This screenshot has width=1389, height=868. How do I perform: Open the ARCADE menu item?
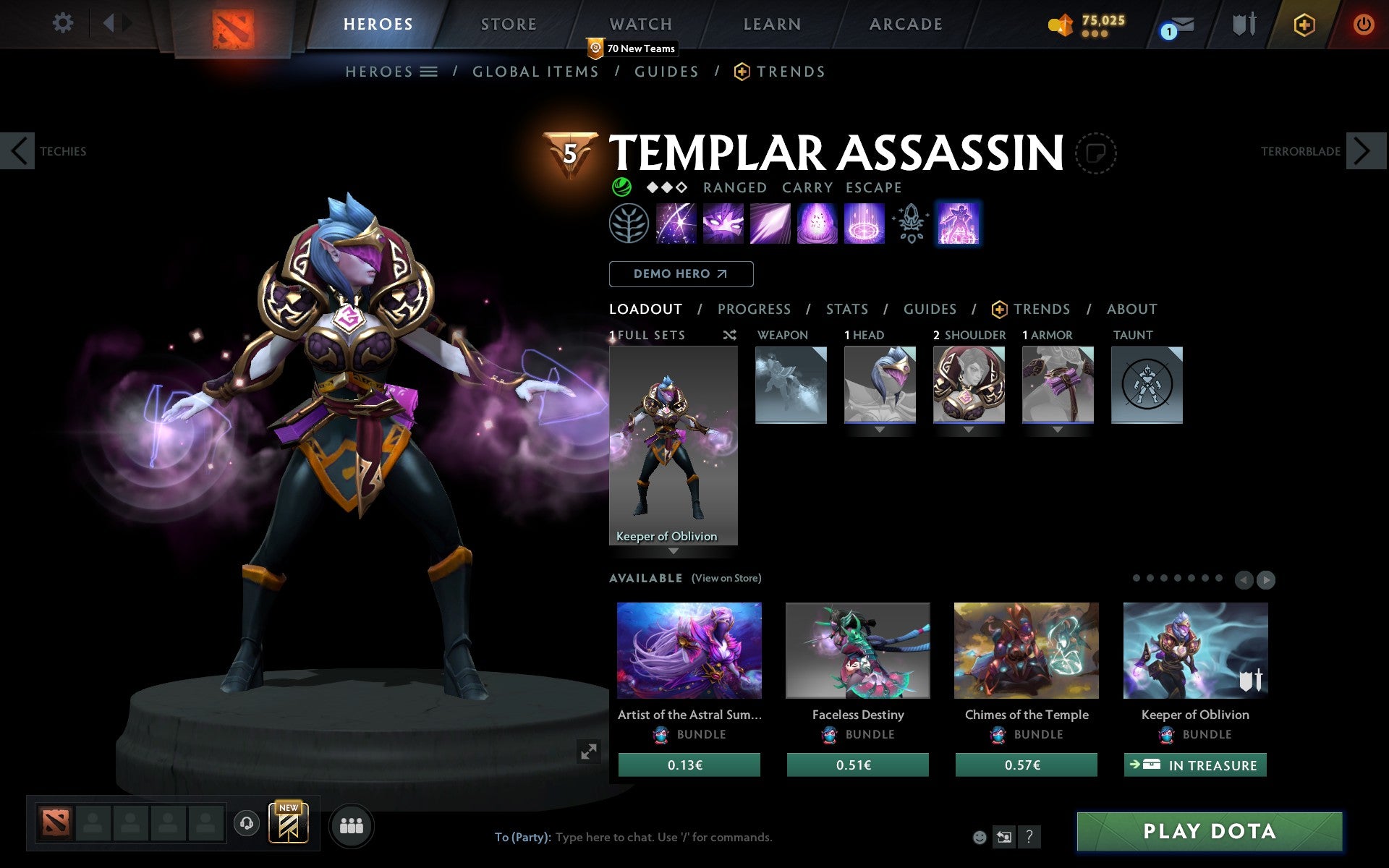(x=905, y=23)
